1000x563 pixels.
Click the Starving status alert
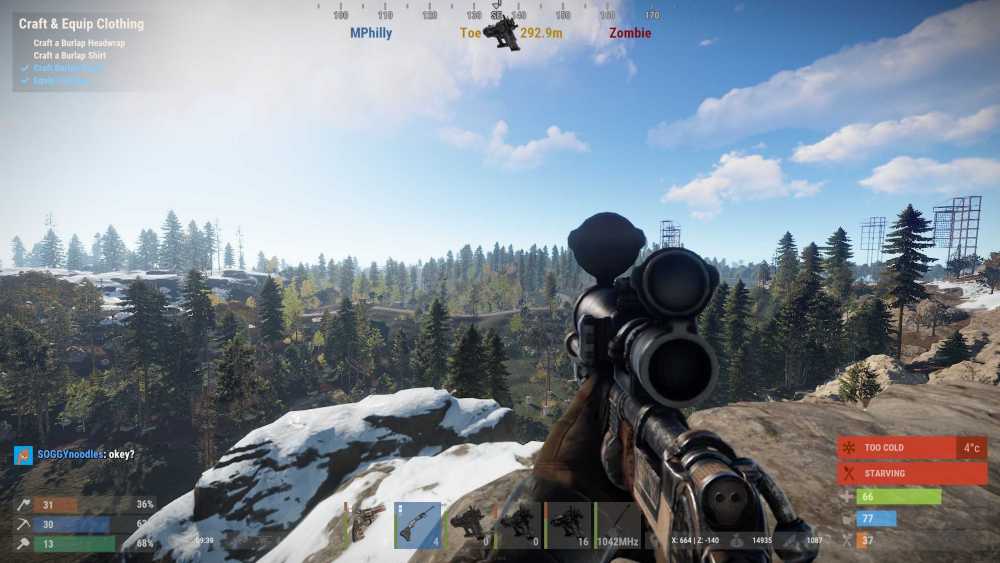point(912,473)
